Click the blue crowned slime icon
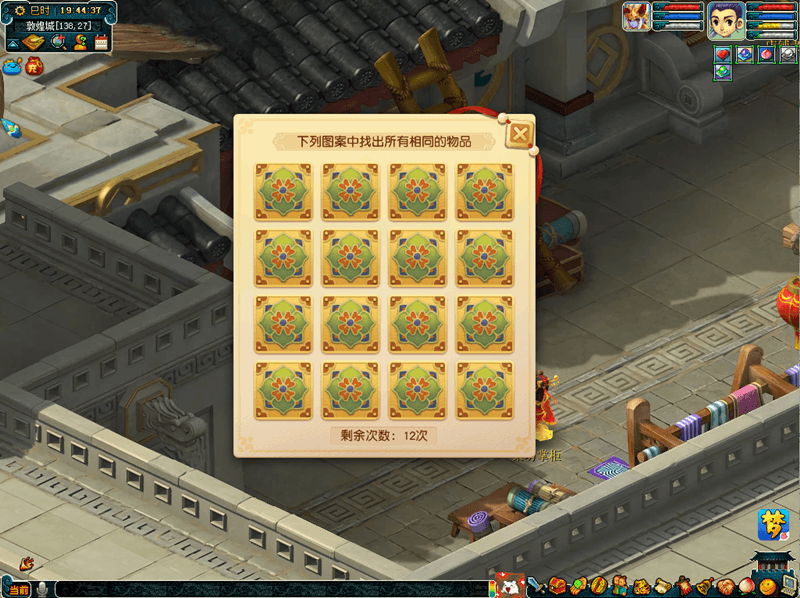The height and width of the screenshot is (598, 800). pyautogui.click(x=11, y=68)
